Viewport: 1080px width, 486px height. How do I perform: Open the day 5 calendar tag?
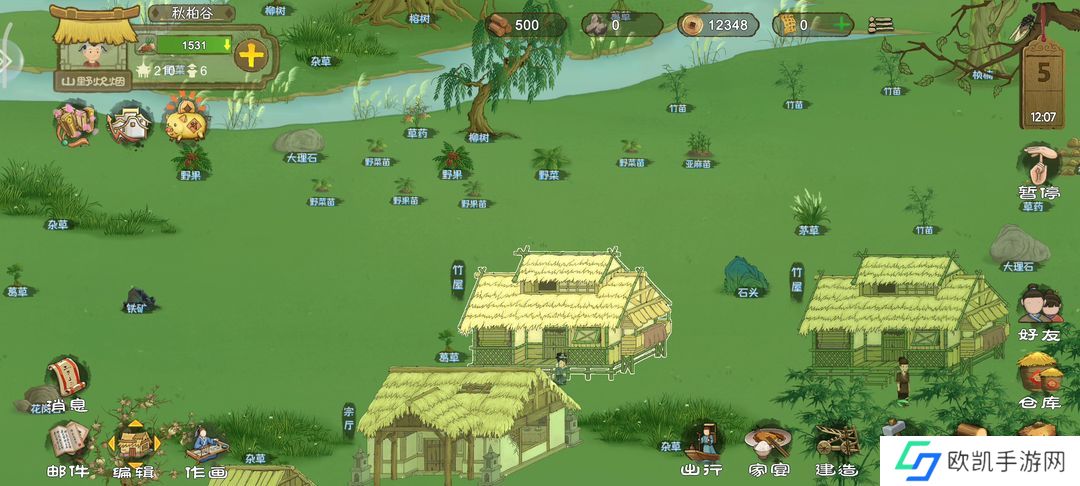click(1042, 83)
